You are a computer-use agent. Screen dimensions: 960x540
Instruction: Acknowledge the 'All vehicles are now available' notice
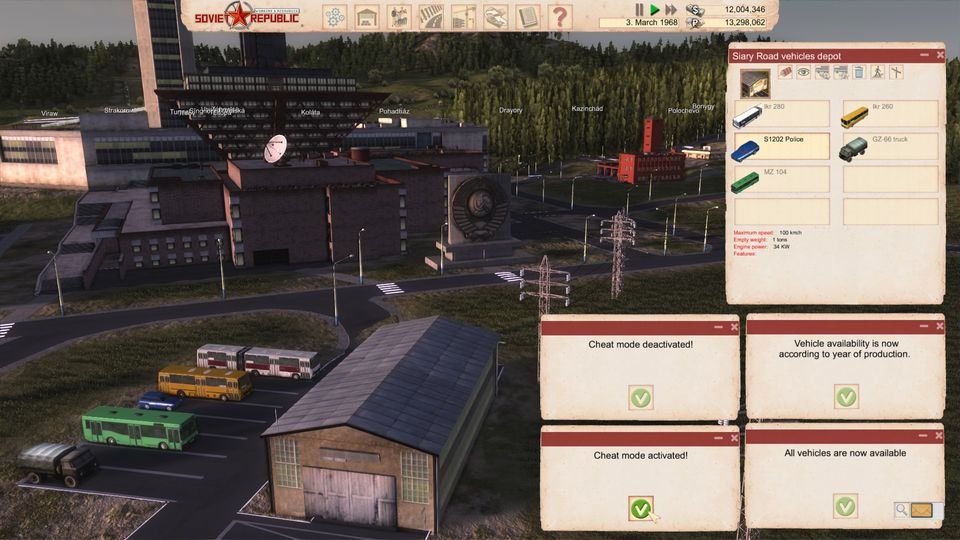pyautogui.click(x=846, y=506)
